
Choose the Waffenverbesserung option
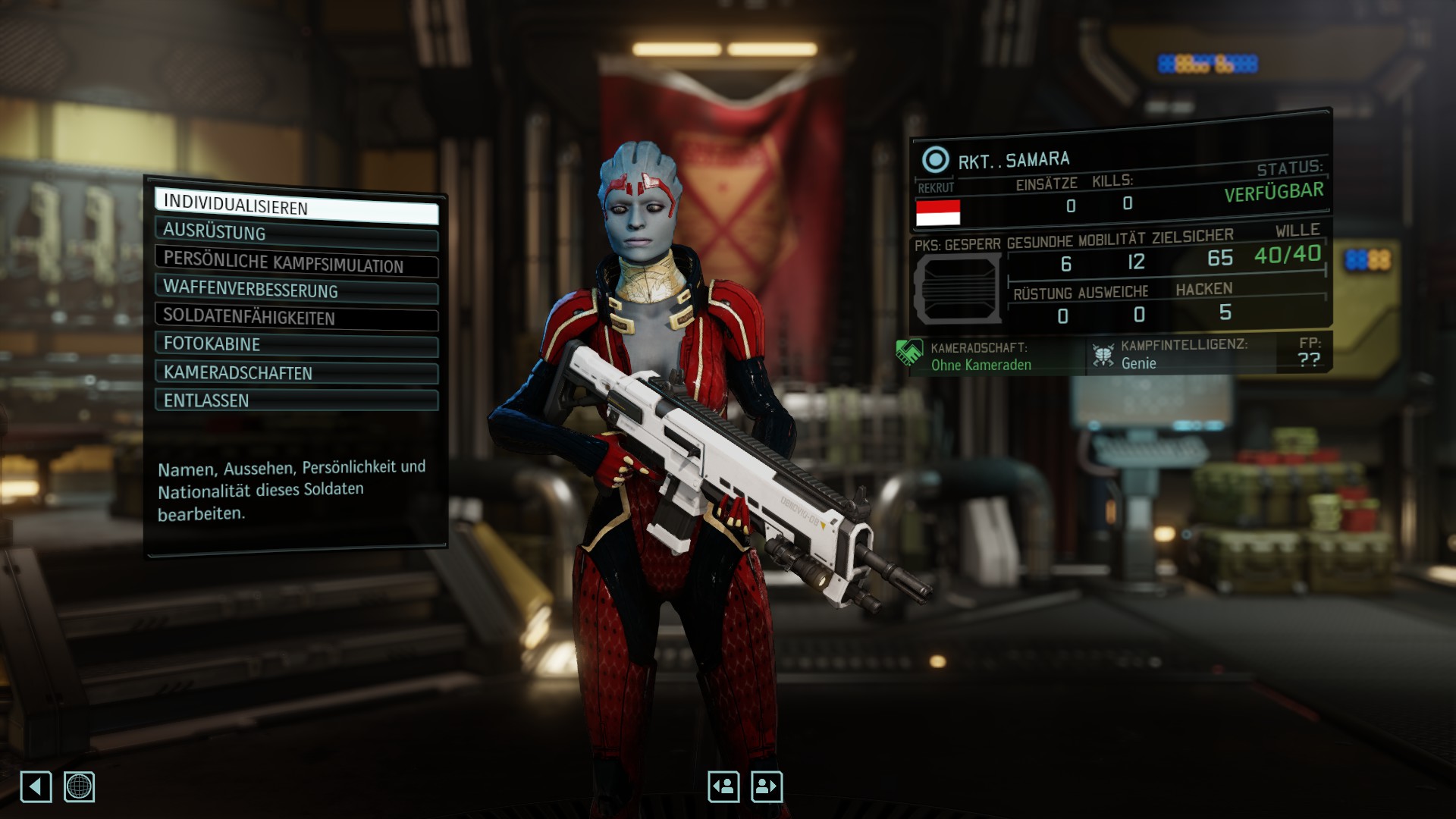click(296, 290)
